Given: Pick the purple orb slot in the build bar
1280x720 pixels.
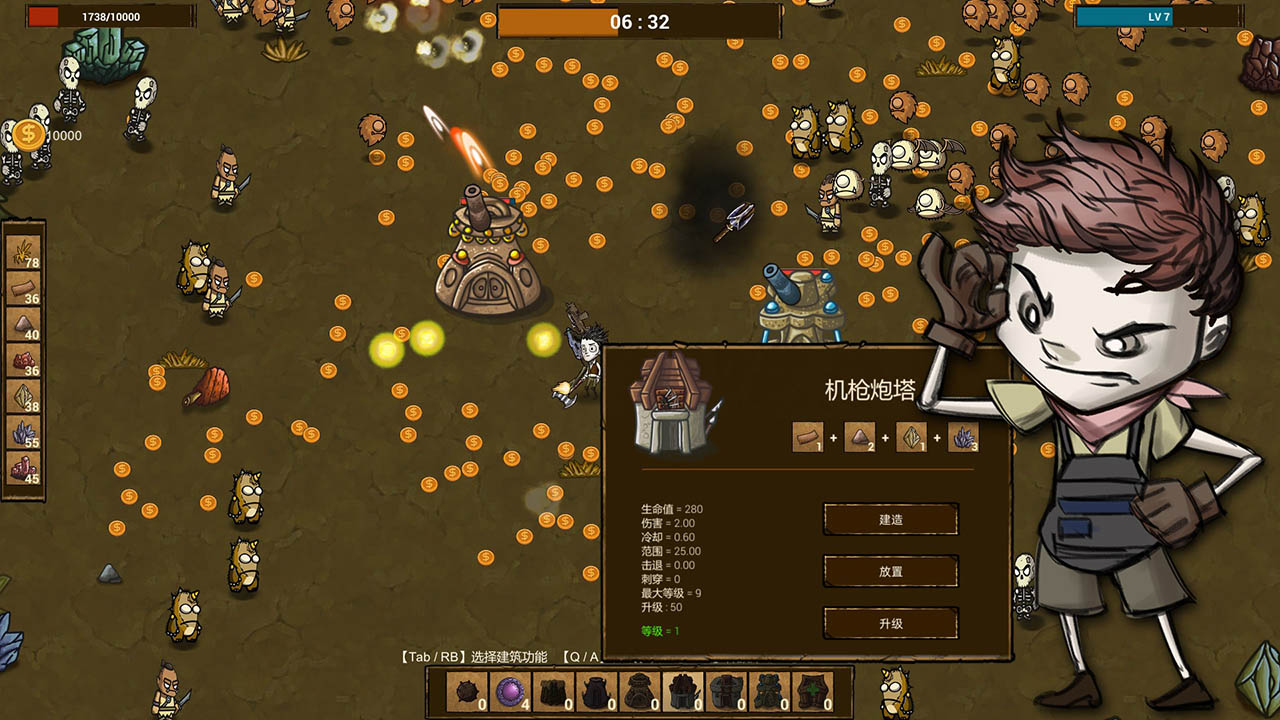Looking at the screenshot, I should (510, 692).
